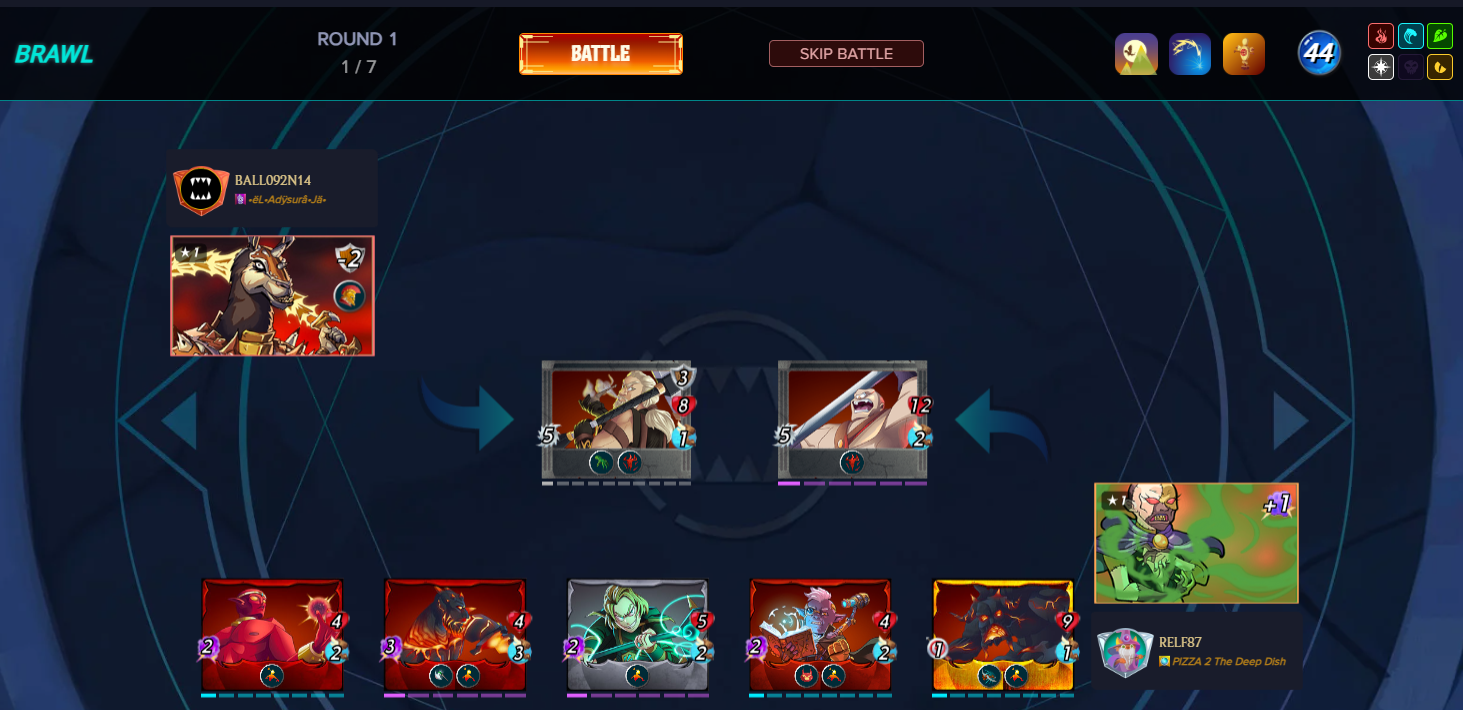Click the SKIP BATTLE button
The image size is (1463, 710).
[x=846, y=54]
